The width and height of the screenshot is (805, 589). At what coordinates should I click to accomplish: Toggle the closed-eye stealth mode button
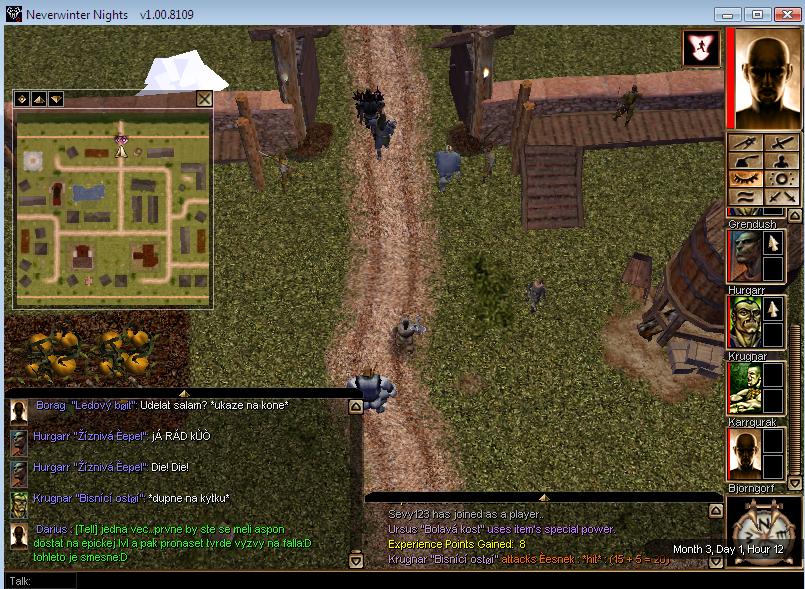(x=746, y=179)
